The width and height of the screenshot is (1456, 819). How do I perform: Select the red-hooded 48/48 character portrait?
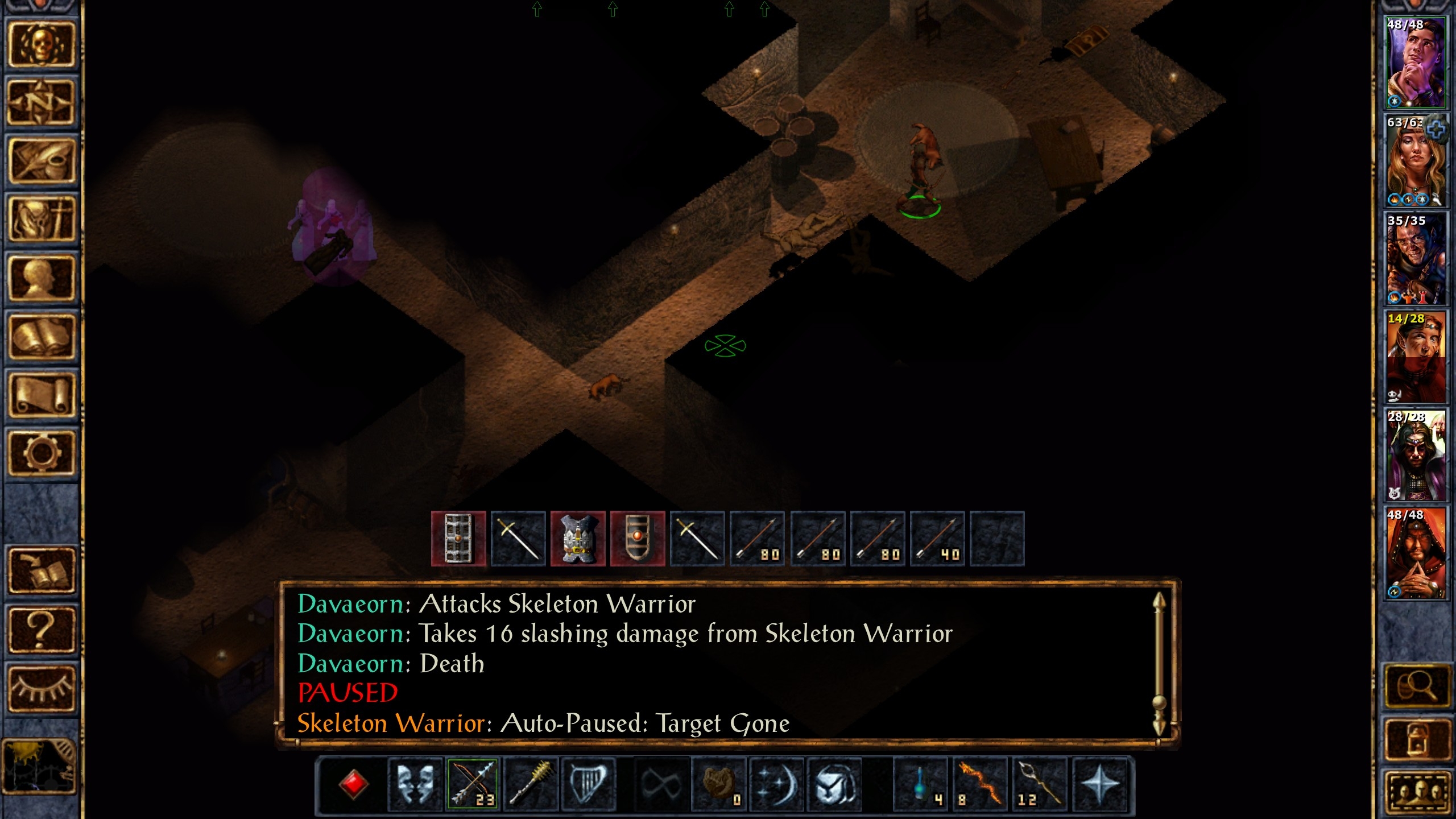coord(1415,553)
